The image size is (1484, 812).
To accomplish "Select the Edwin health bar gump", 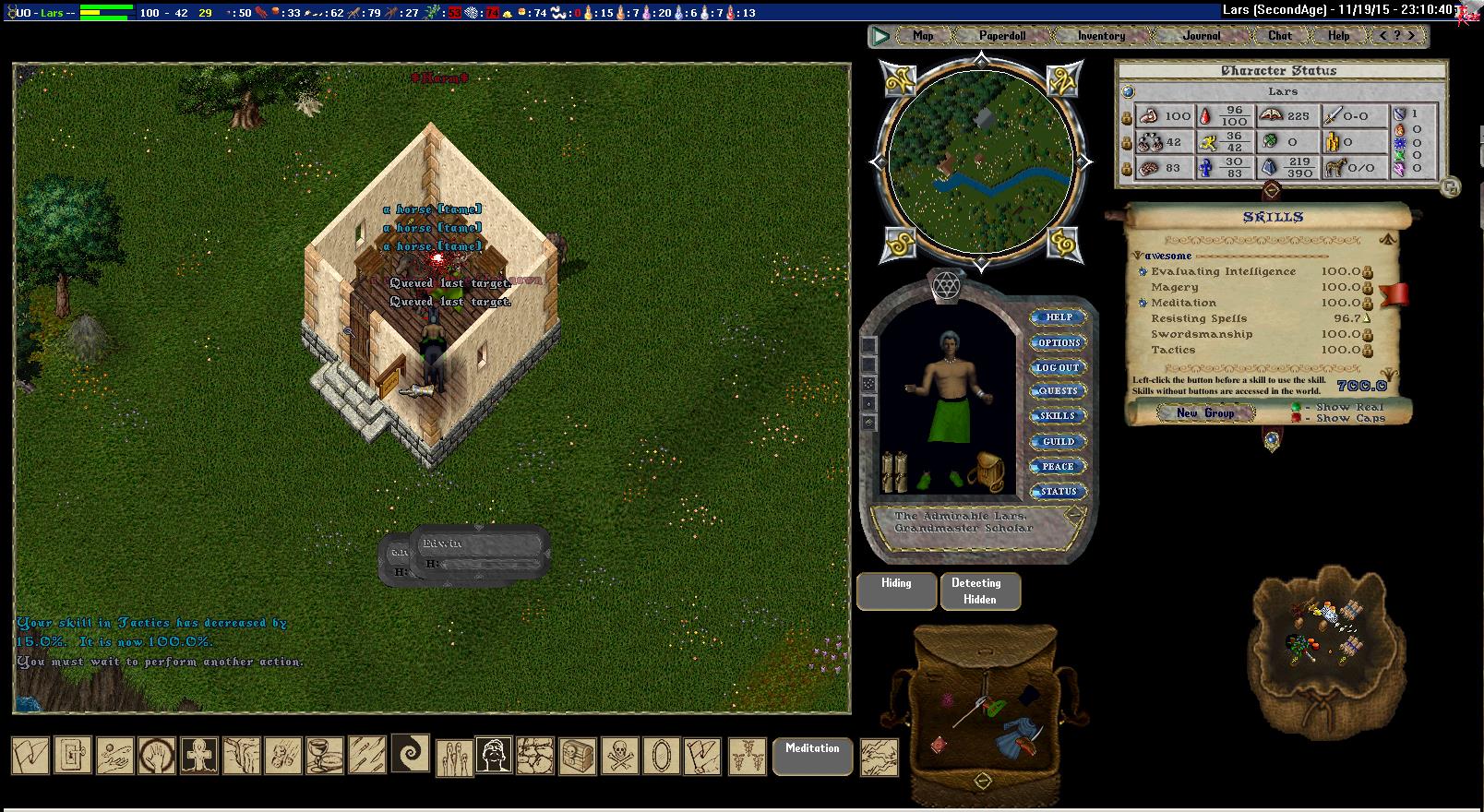I will pyautogui.click(x=480, y=554).
